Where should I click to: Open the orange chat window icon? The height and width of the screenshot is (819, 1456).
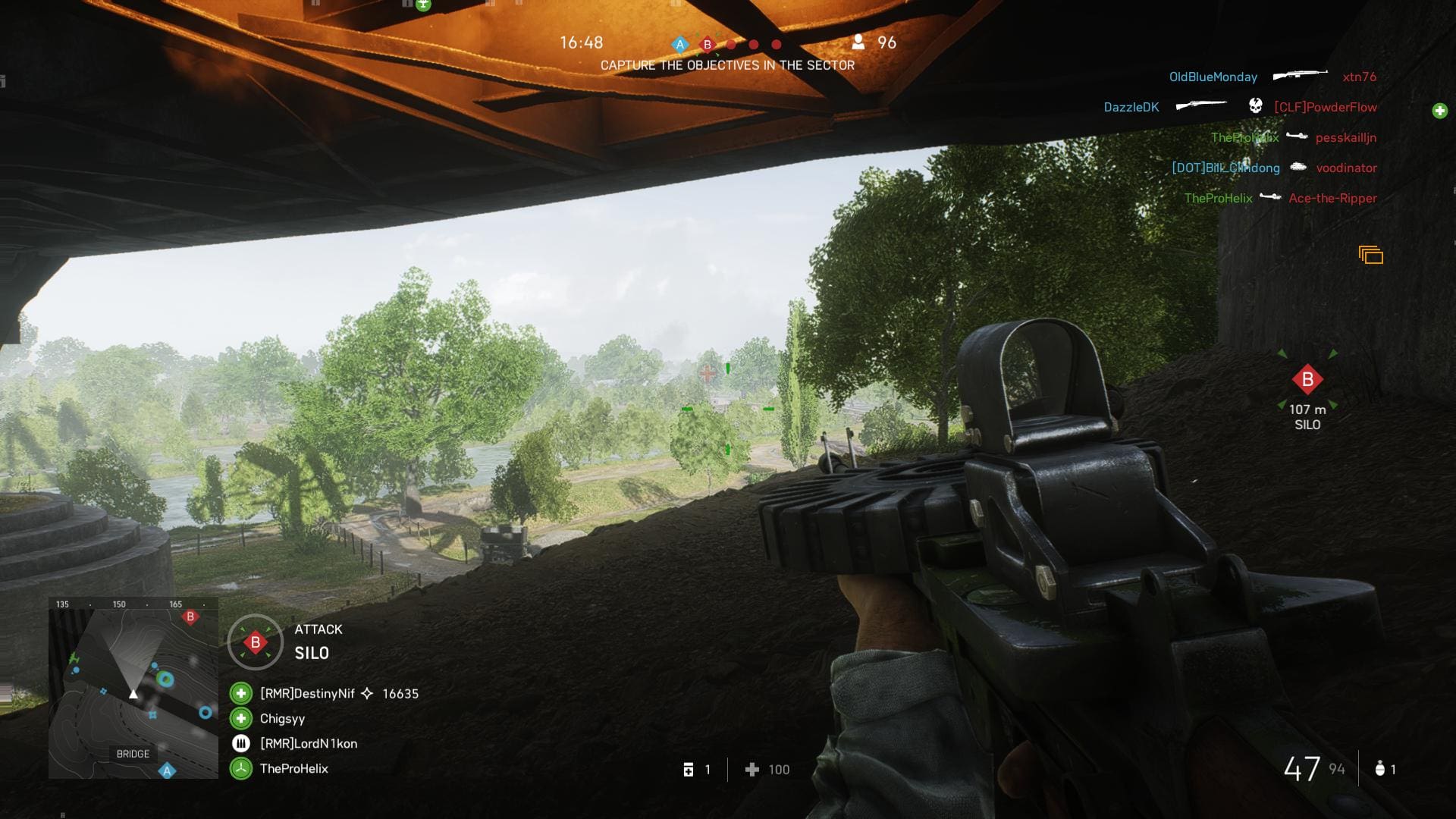(1370, 256)
